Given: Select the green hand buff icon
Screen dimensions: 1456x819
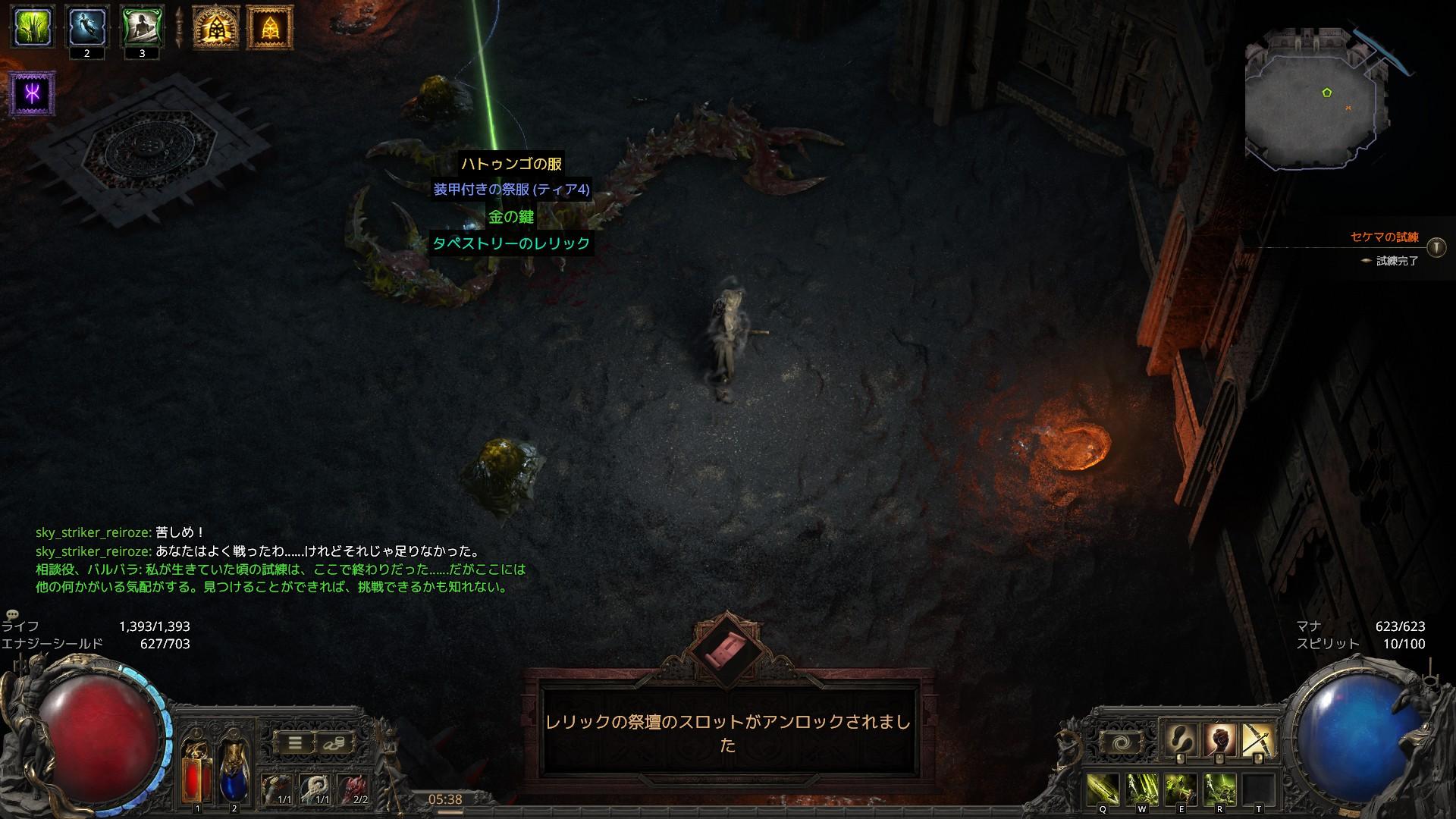Looking at the screenshot, I should pos(32,27).
